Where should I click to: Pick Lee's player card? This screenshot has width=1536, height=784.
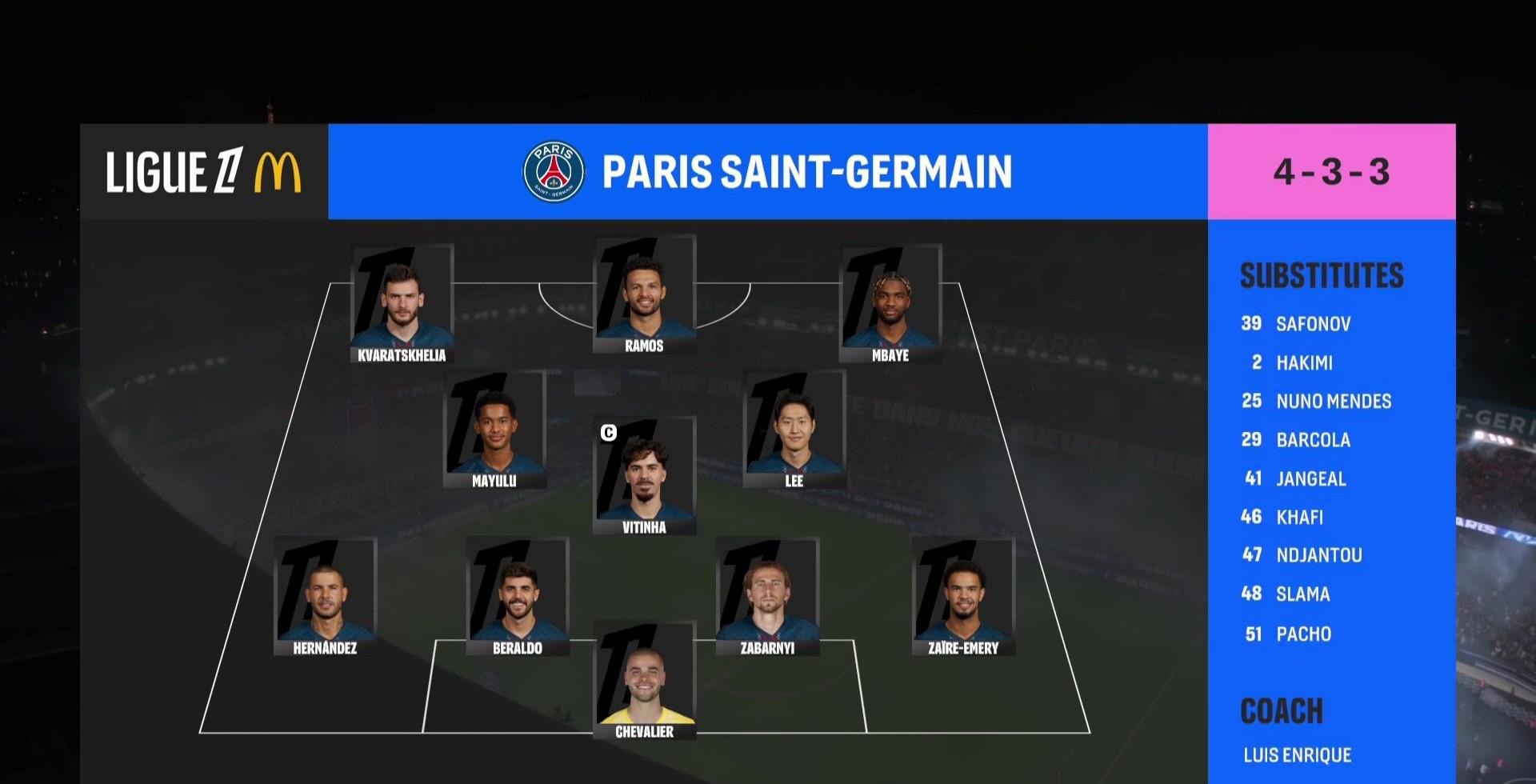[794, 430]
